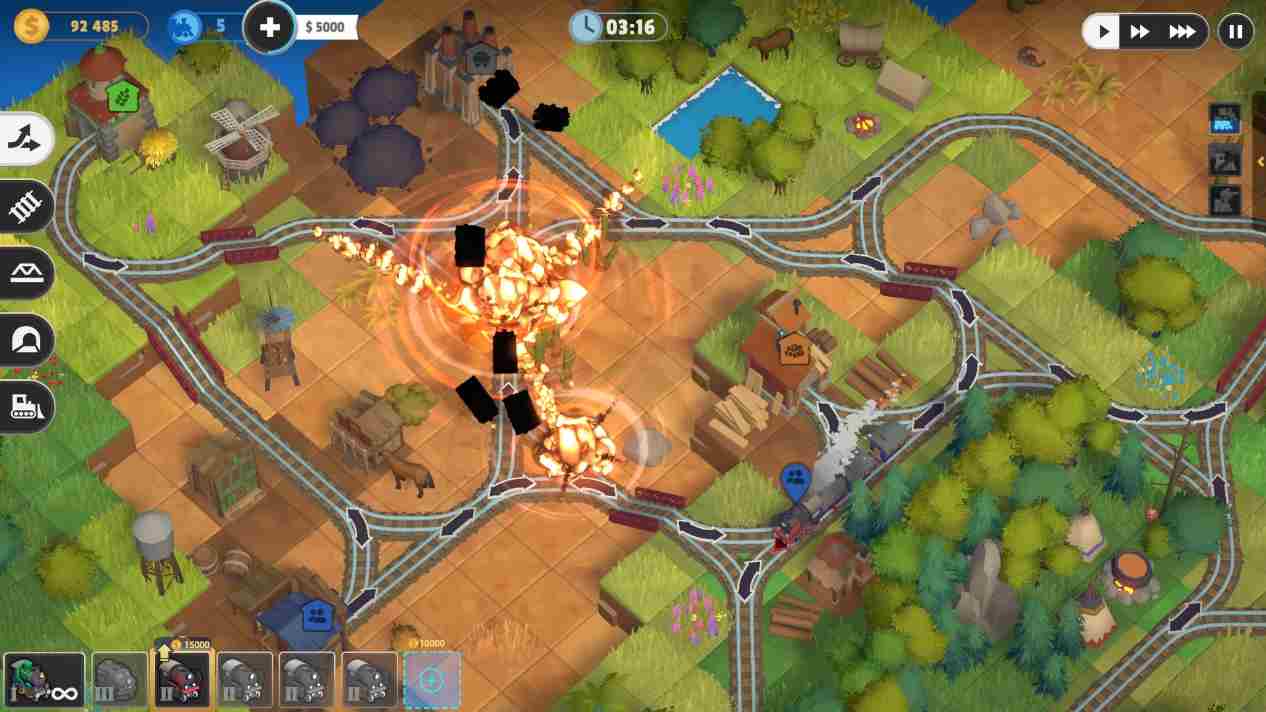
Task: Unlock the dashed train slot for 10000
Action: point(431,680)
